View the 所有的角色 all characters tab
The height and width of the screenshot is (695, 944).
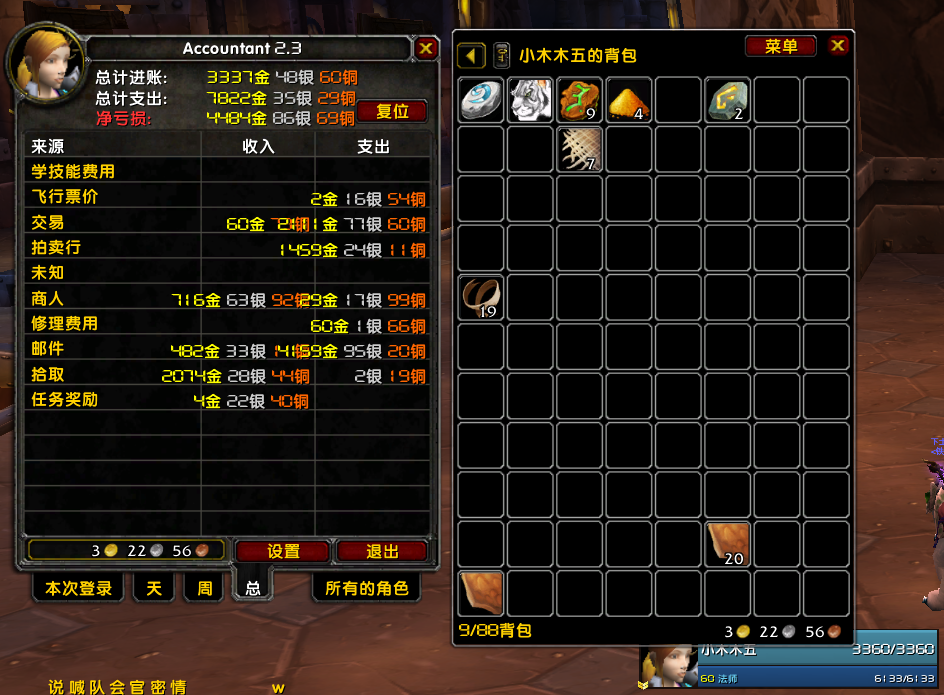(x=367, y=588)
